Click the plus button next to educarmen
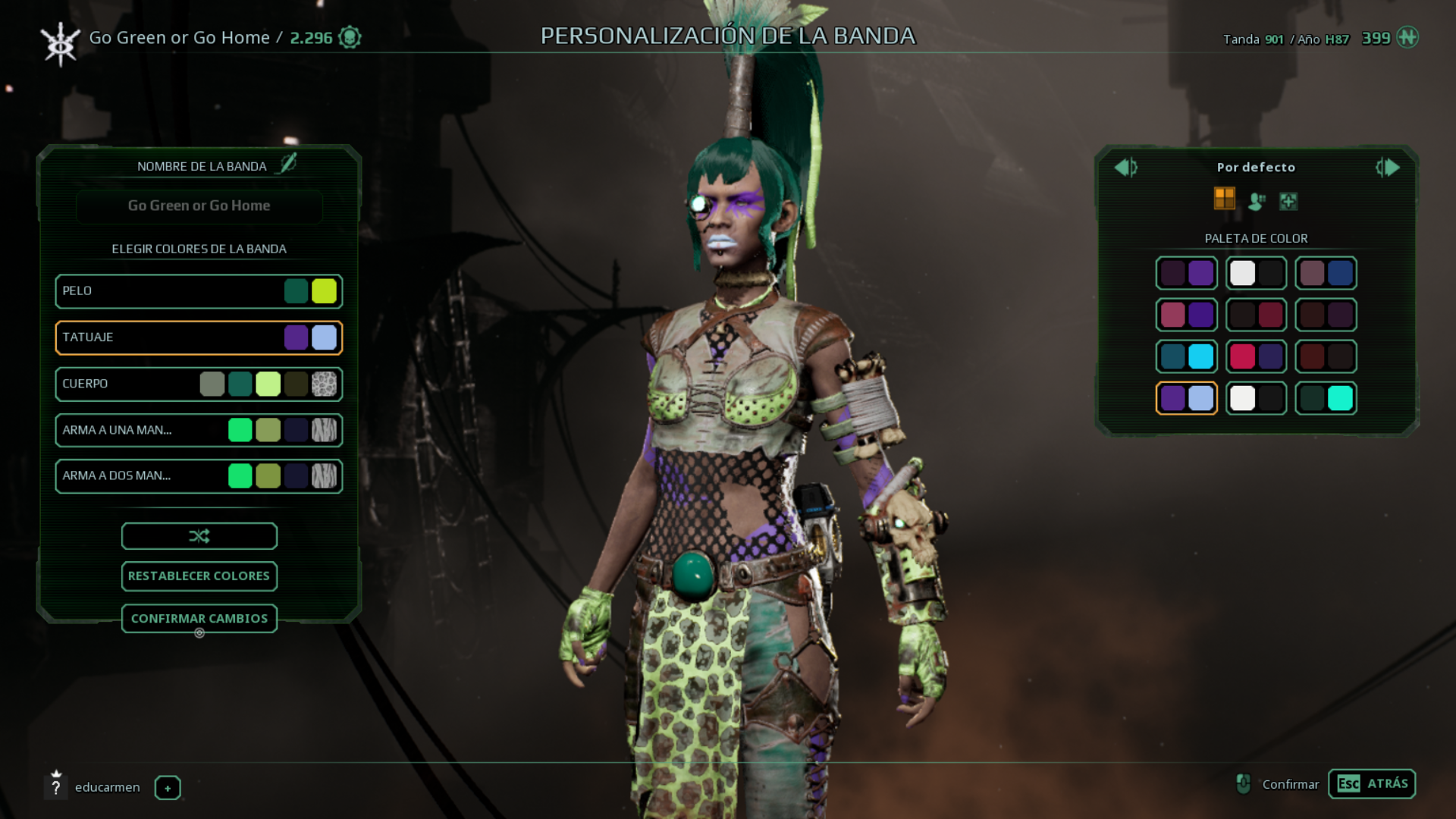Viewport: 1456px width, 819px height. [x=168, y=788]
